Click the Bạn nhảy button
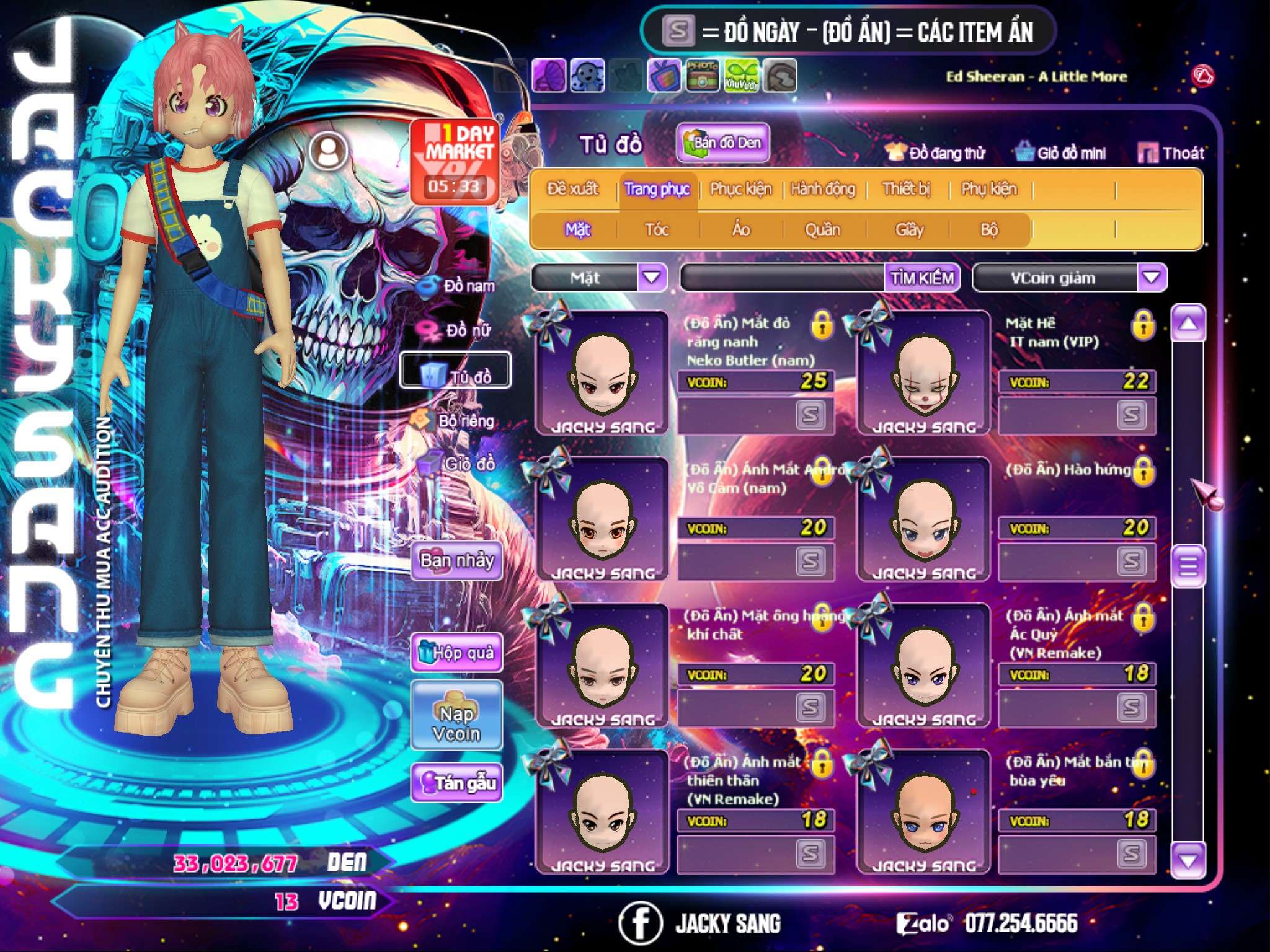 pos(457,561)
